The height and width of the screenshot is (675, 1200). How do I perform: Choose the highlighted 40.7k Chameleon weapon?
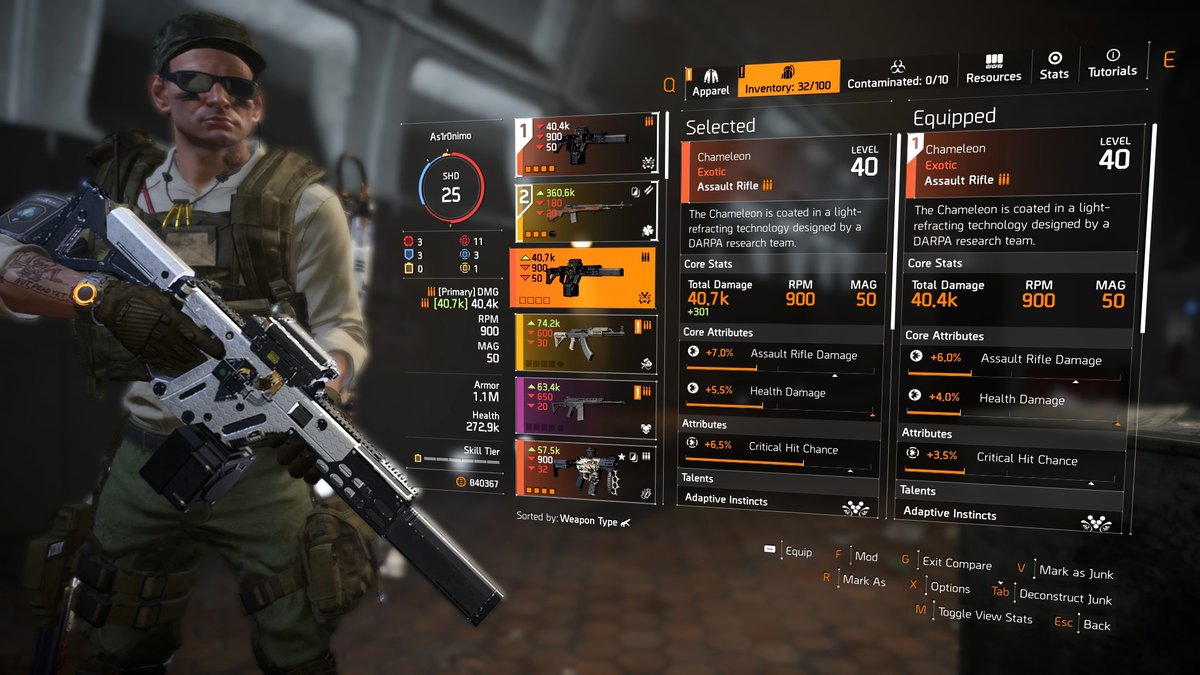click(x=585, y=278)
